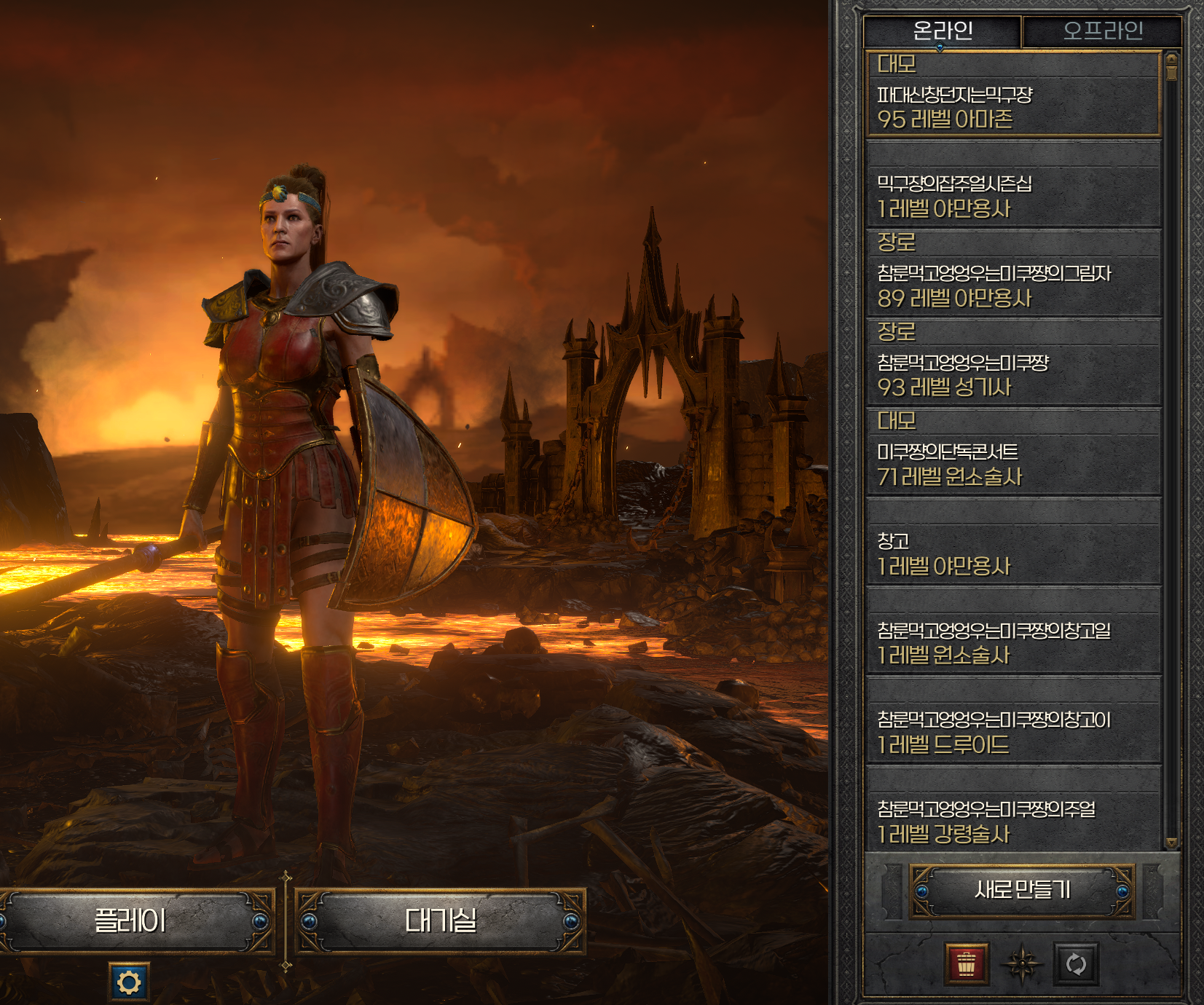Open the 대기실 lobby
The image size is (1204, 1005).
click(x=440, y=921)
